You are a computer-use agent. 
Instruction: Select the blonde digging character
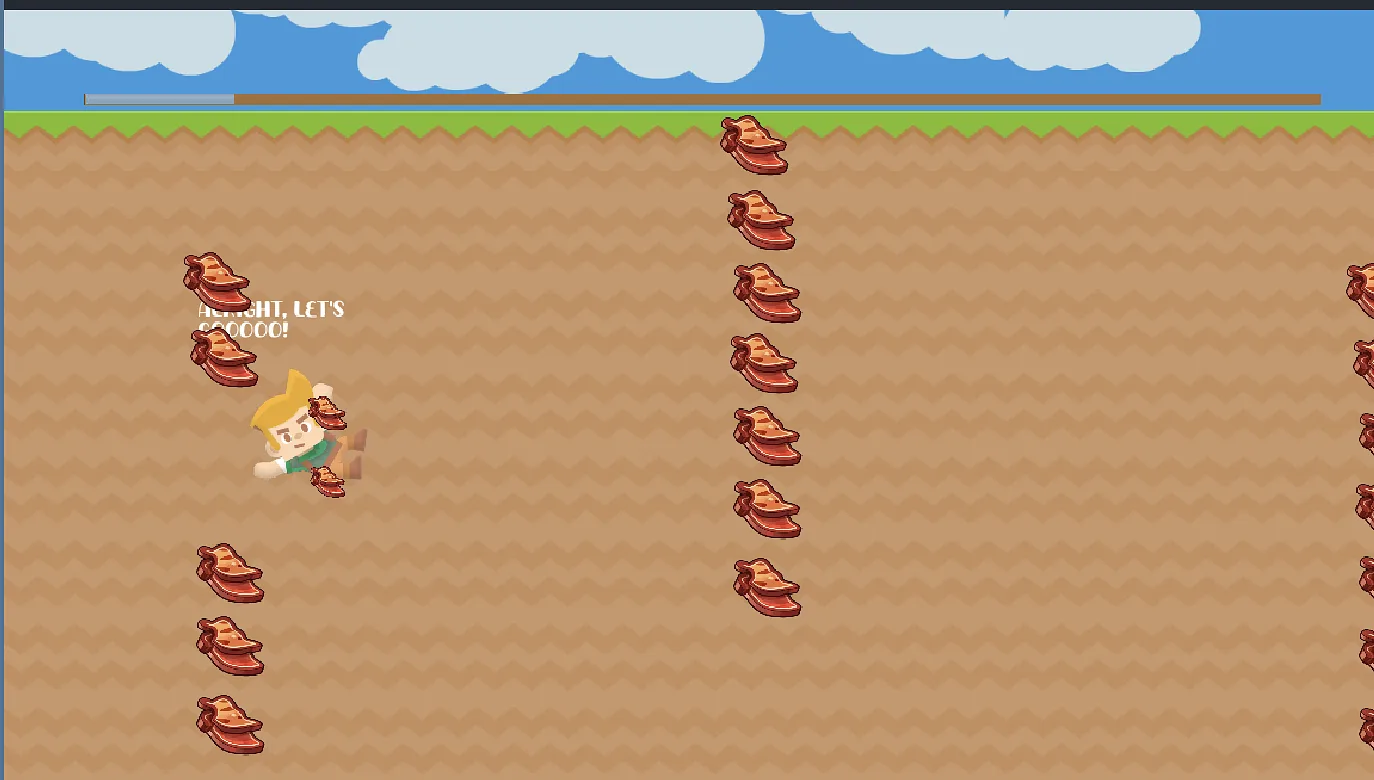pyautogui.click(x=295, y=435)
